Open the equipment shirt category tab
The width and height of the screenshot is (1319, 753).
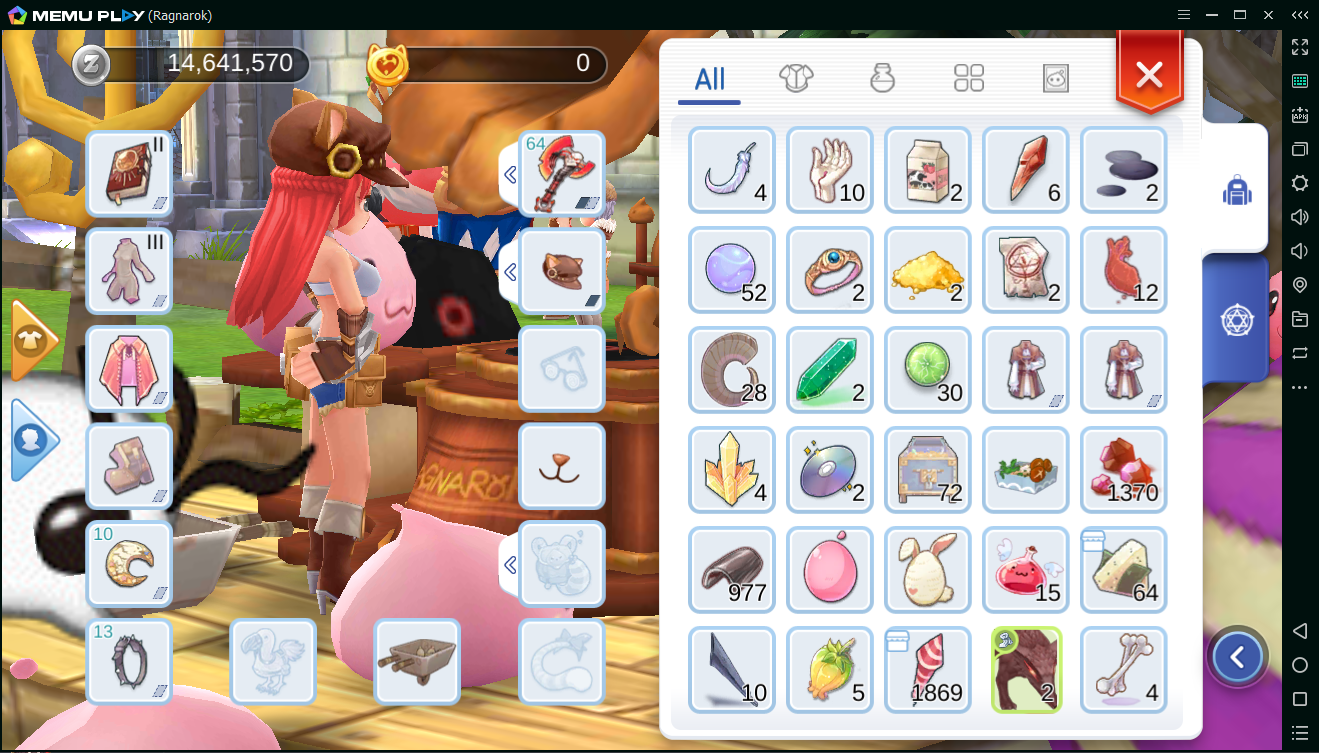pyautogui.click(x=796, y=78)
